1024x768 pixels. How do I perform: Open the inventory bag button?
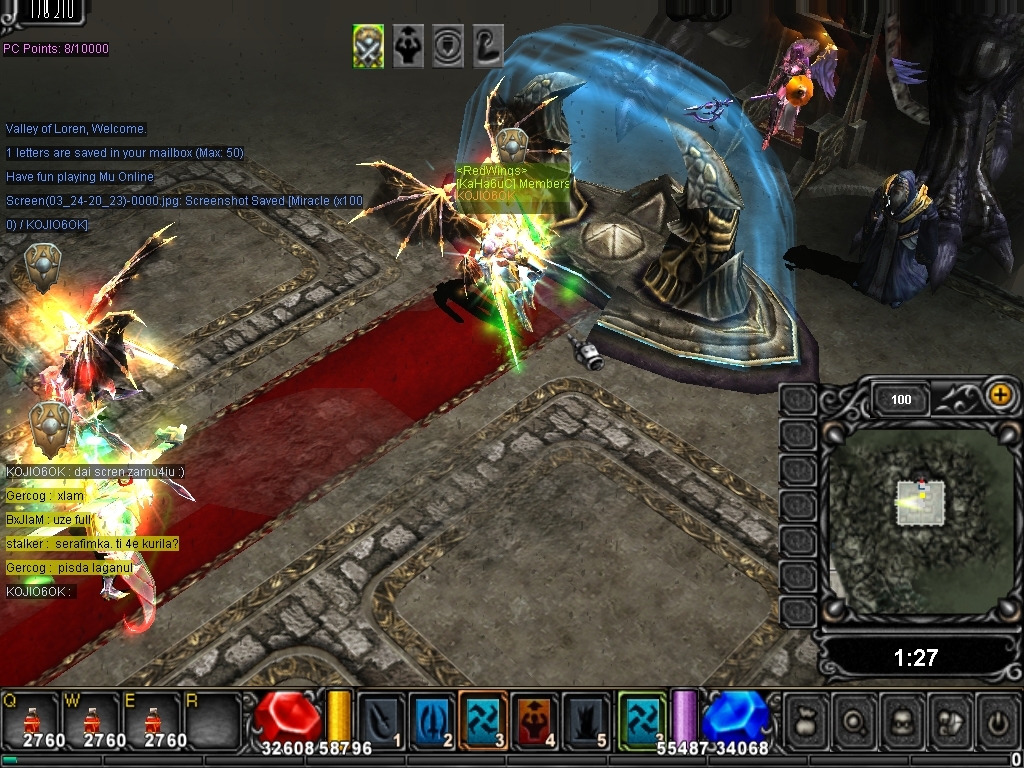coord(808,720)
